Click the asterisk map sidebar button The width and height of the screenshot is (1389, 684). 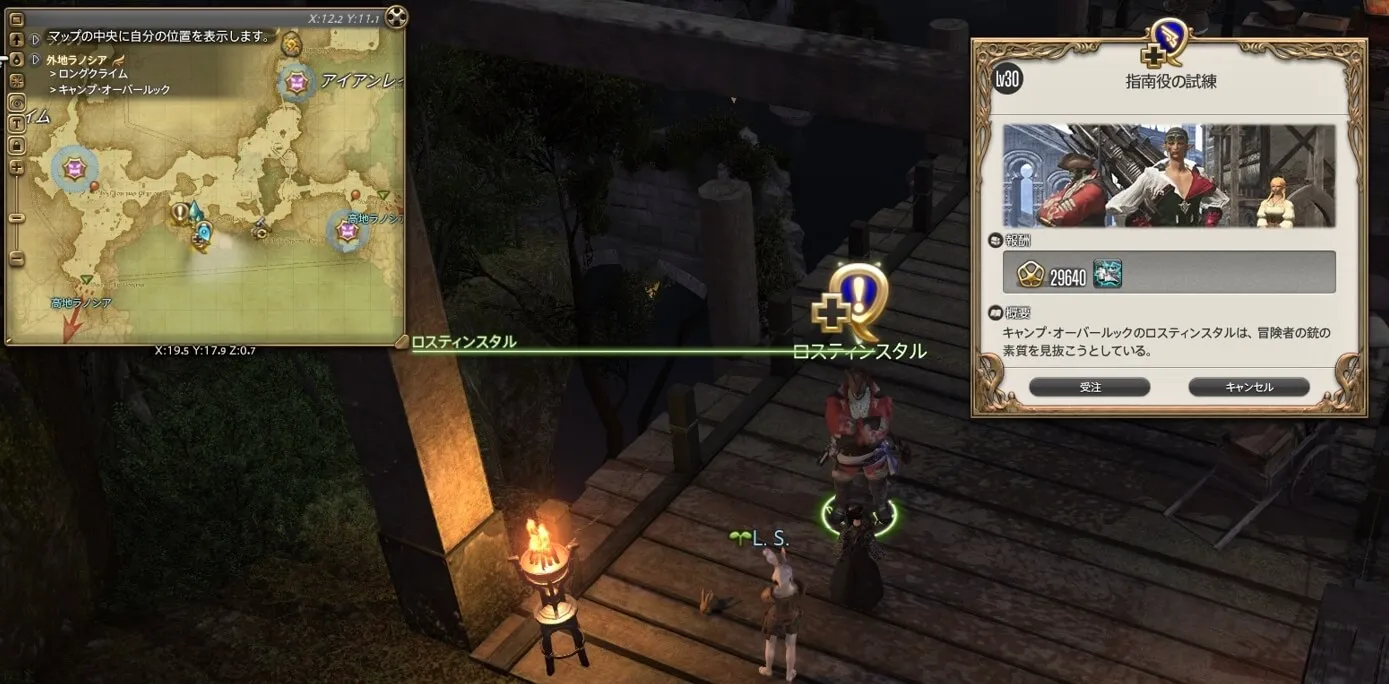(17, 81)
